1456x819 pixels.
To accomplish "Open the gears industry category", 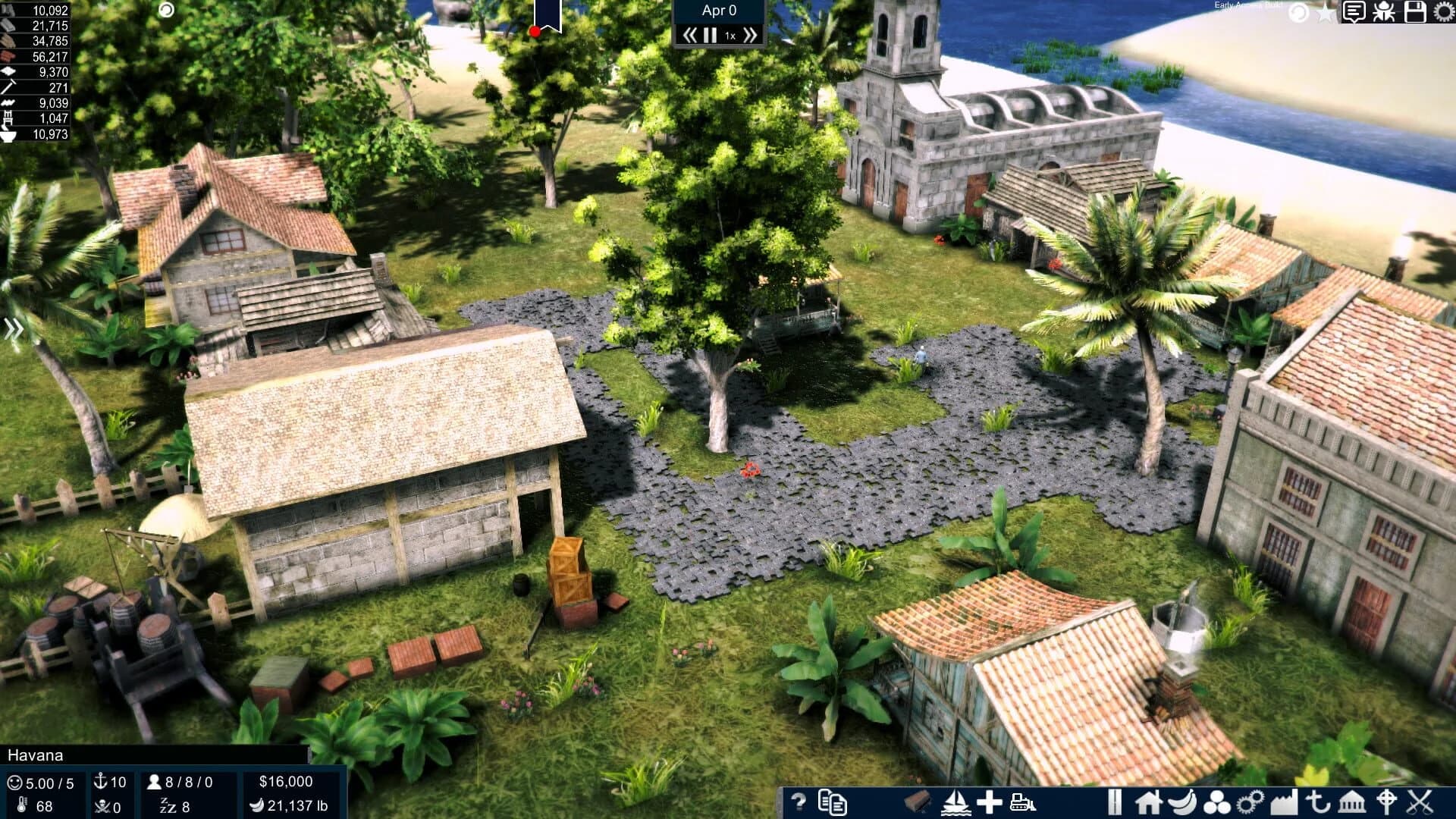I will (x=1249, y=801).
